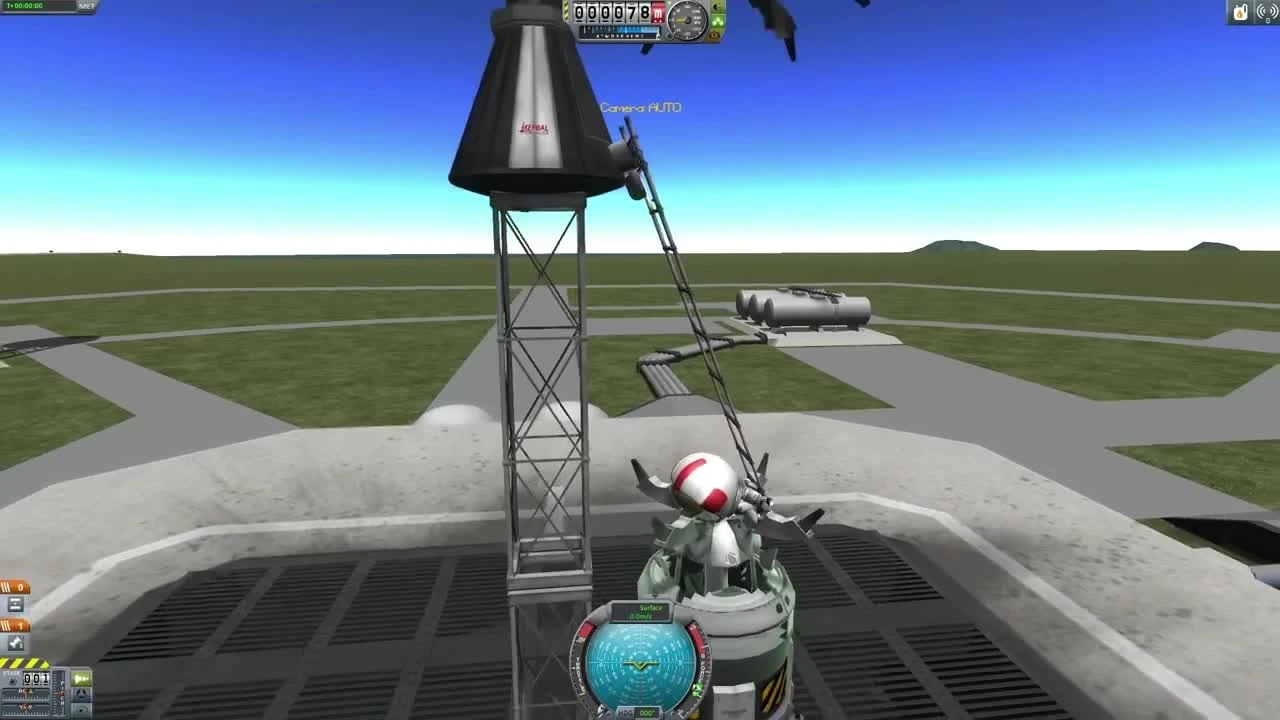This screenshot has height=720, width=1280.
Task: Select the decoupler icon in stage 0
Action: 16,603
